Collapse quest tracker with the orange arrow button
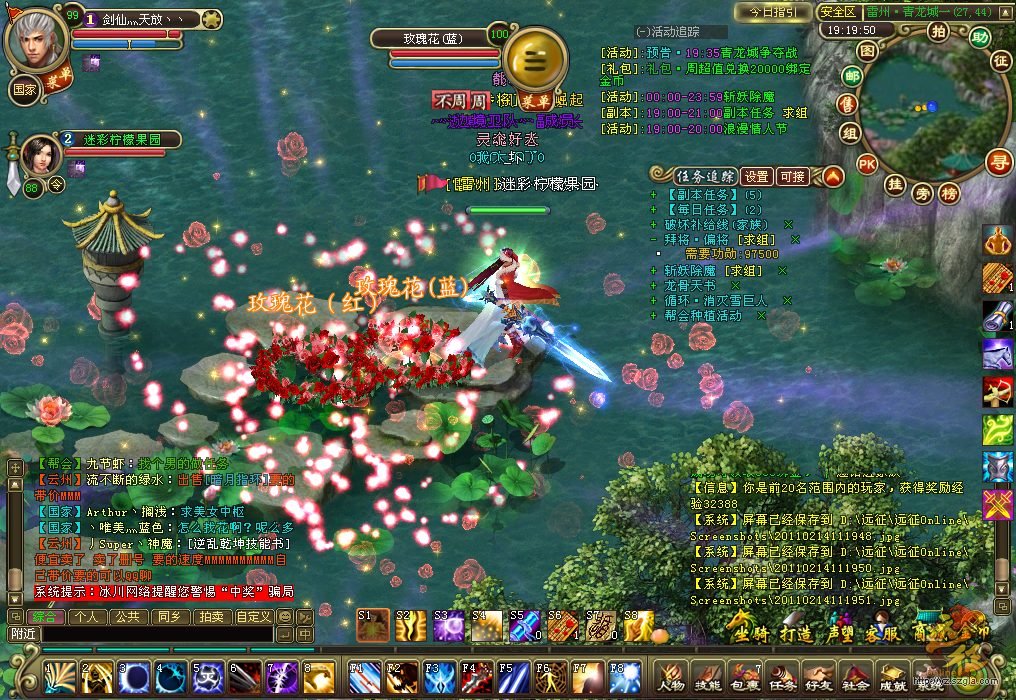The width and height of the screenshot is (1016, 700). click(x=832, y=177)
